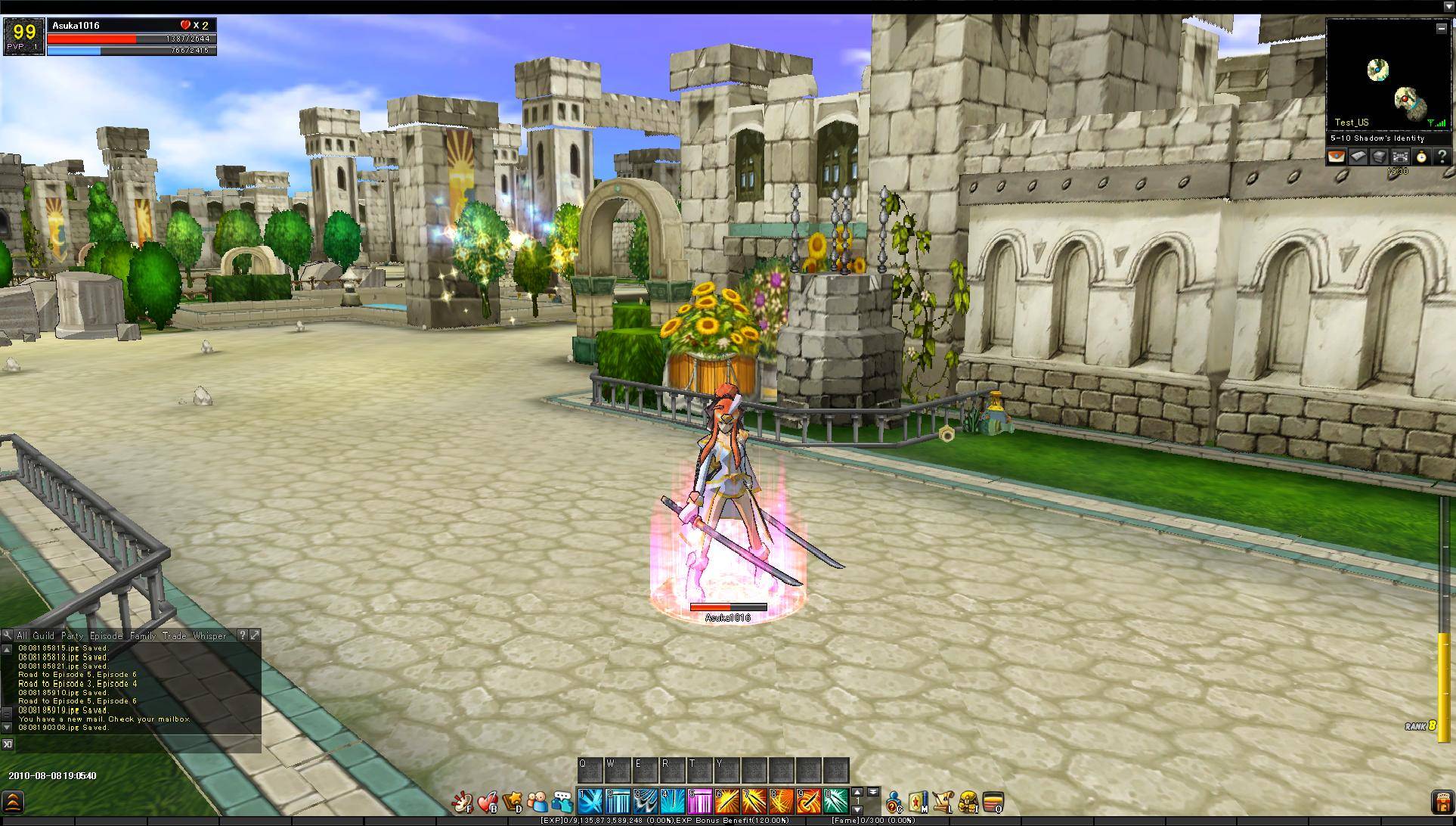The image size is (1456, 826).
Task: Use the orange swirl skill slot 9
Action: [x=808, y=800]
